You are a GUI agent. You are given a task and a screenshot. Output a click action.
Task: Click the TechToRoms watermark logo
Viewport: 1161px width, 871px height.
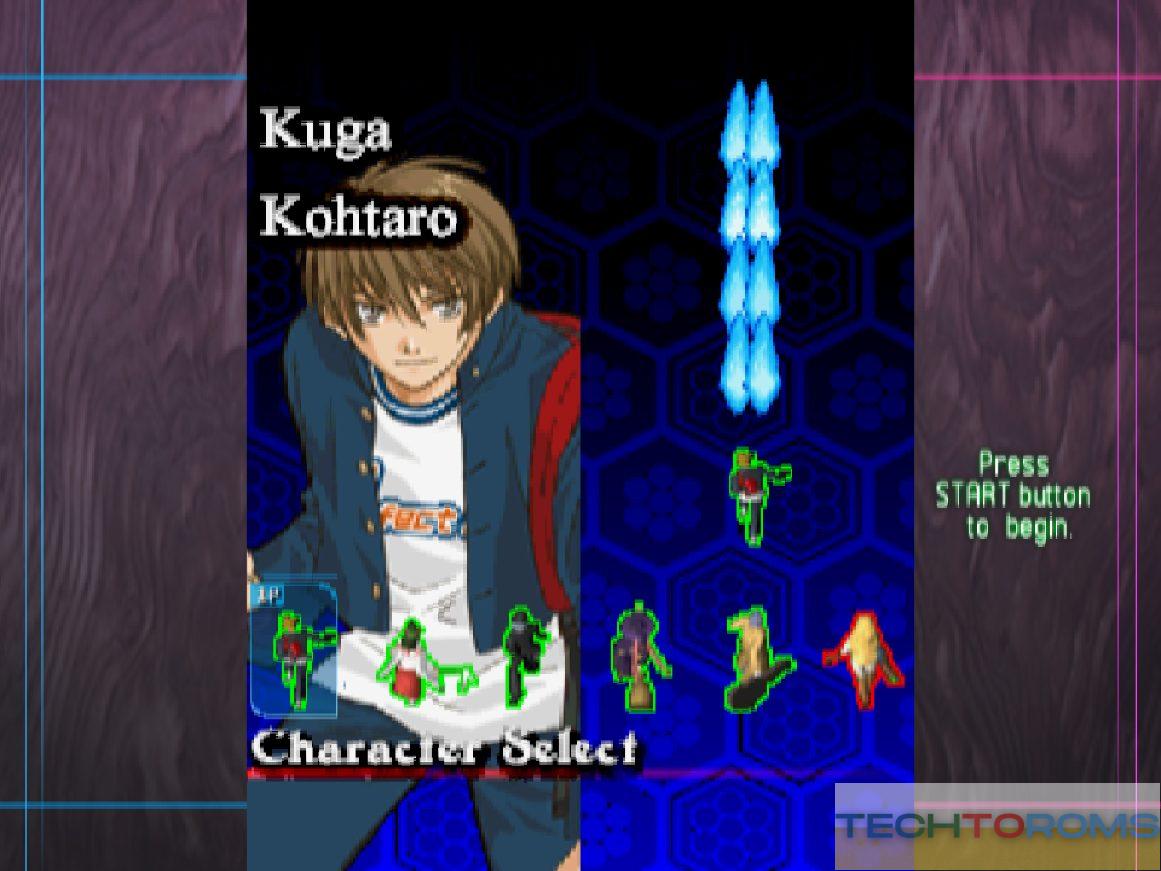click(997, 826)
